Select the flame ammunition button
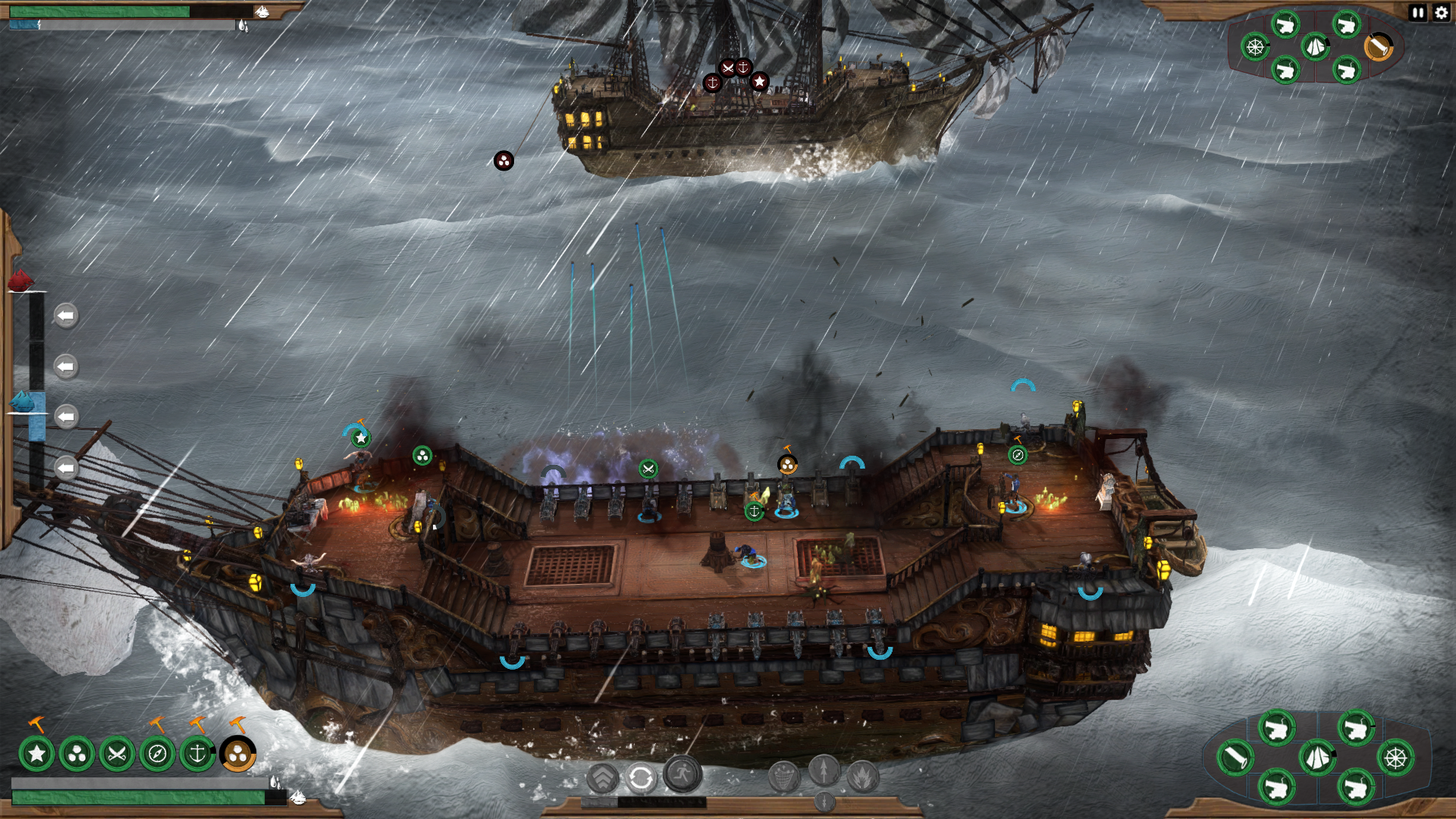The width and height of the screenshot is (1456, 819). 863,777
